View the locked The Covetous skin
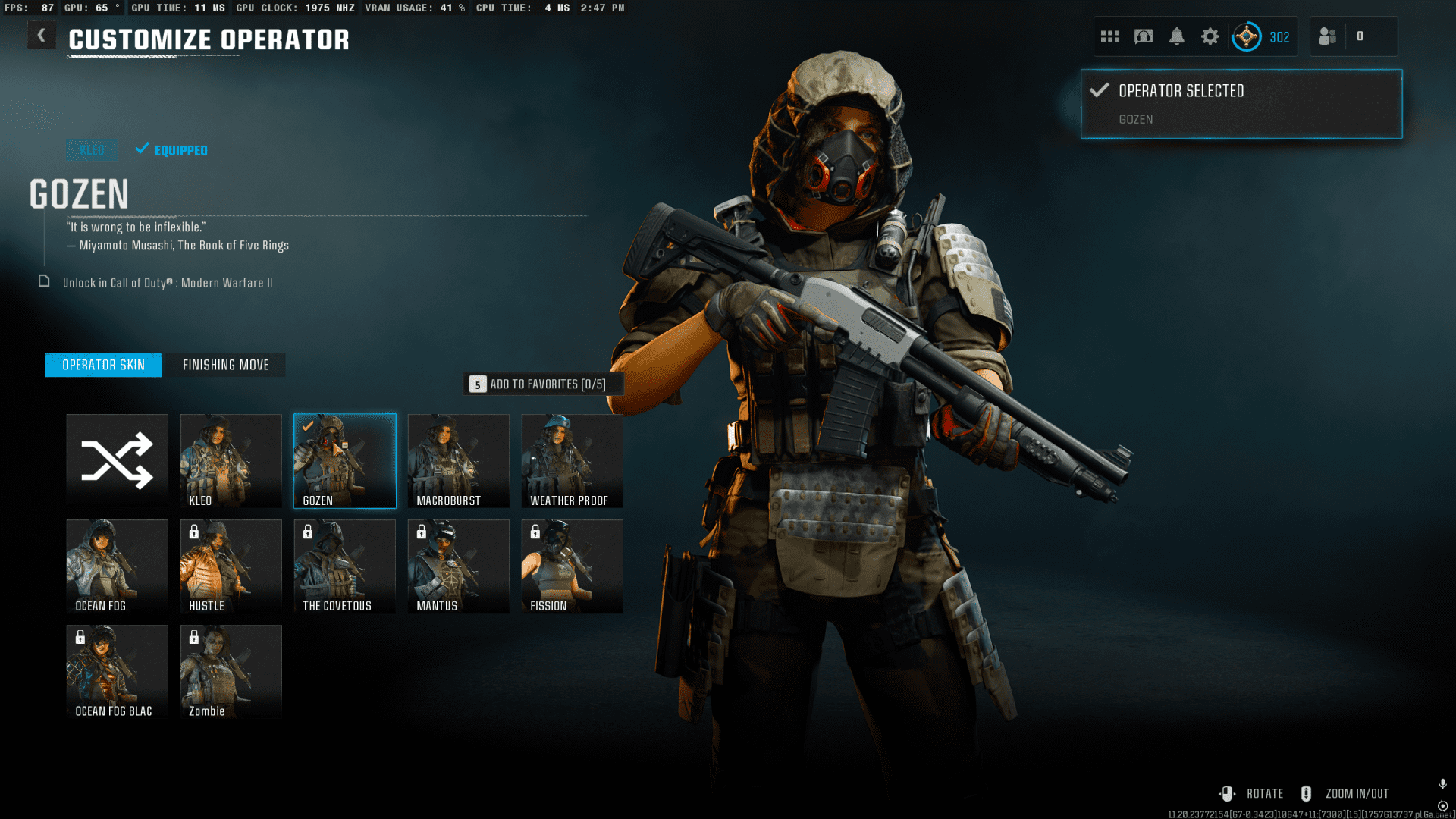1456x819 pixels. click(x=344, y=566)
